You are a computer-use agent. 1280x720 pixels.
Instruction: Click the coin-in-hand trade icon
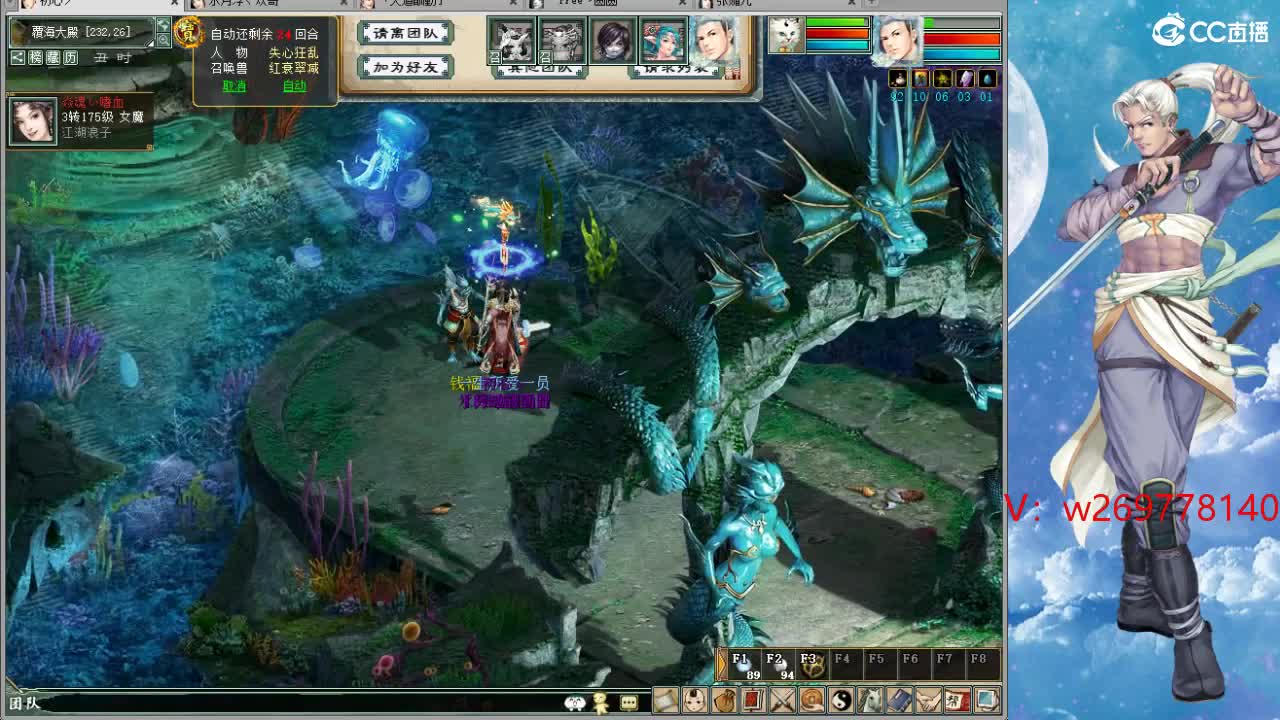(x=809, y=703)
